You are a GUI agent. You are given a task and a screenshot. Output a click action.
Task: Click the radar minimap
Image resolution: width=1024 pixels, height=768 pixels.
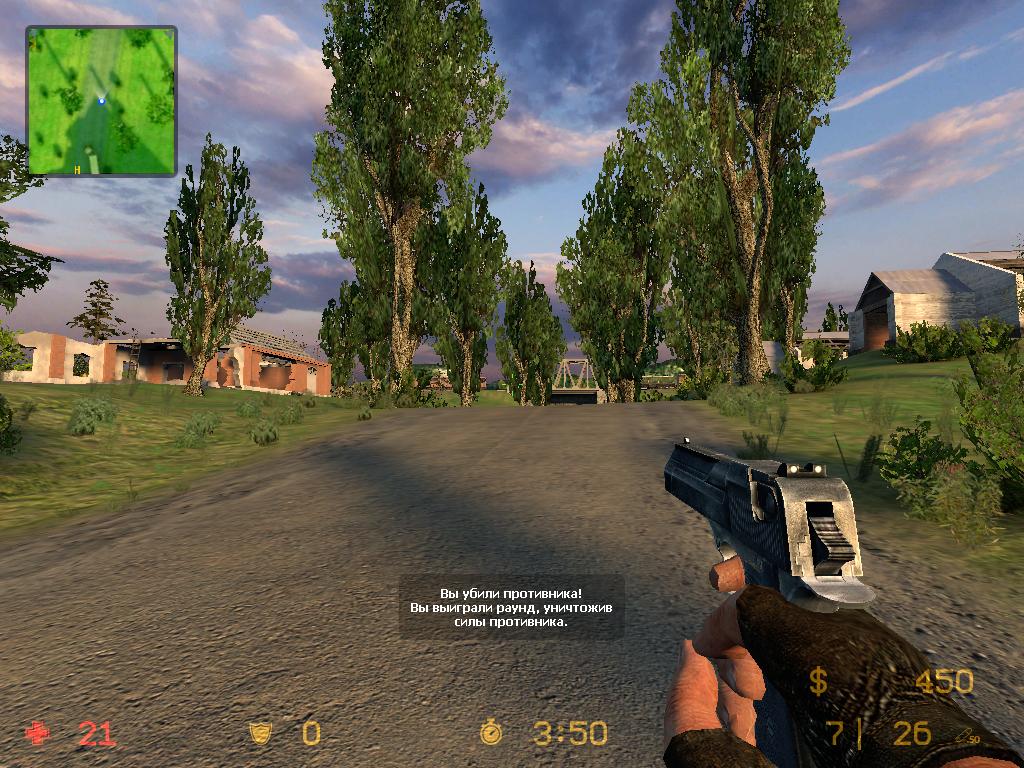[x=101, y=101]
